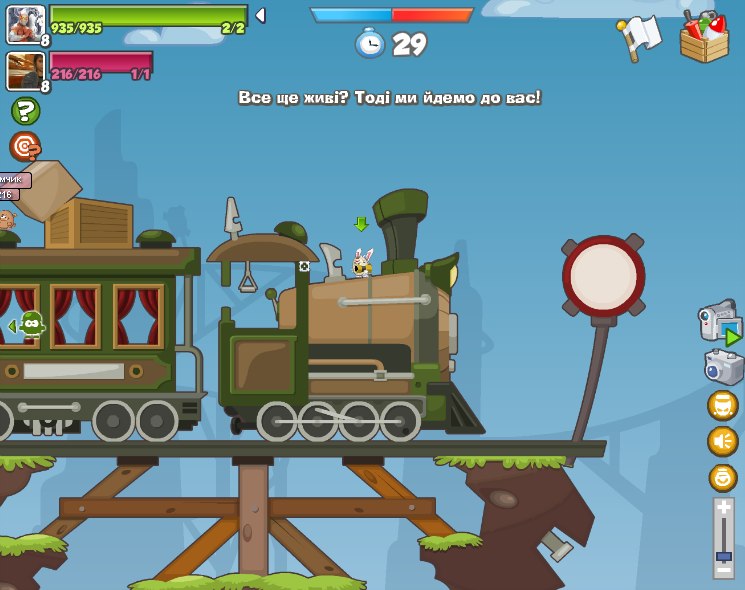The height and width of the screenshot is (590, 745).
Task: Click the orange button below the speaker
Action: point(722,477)
